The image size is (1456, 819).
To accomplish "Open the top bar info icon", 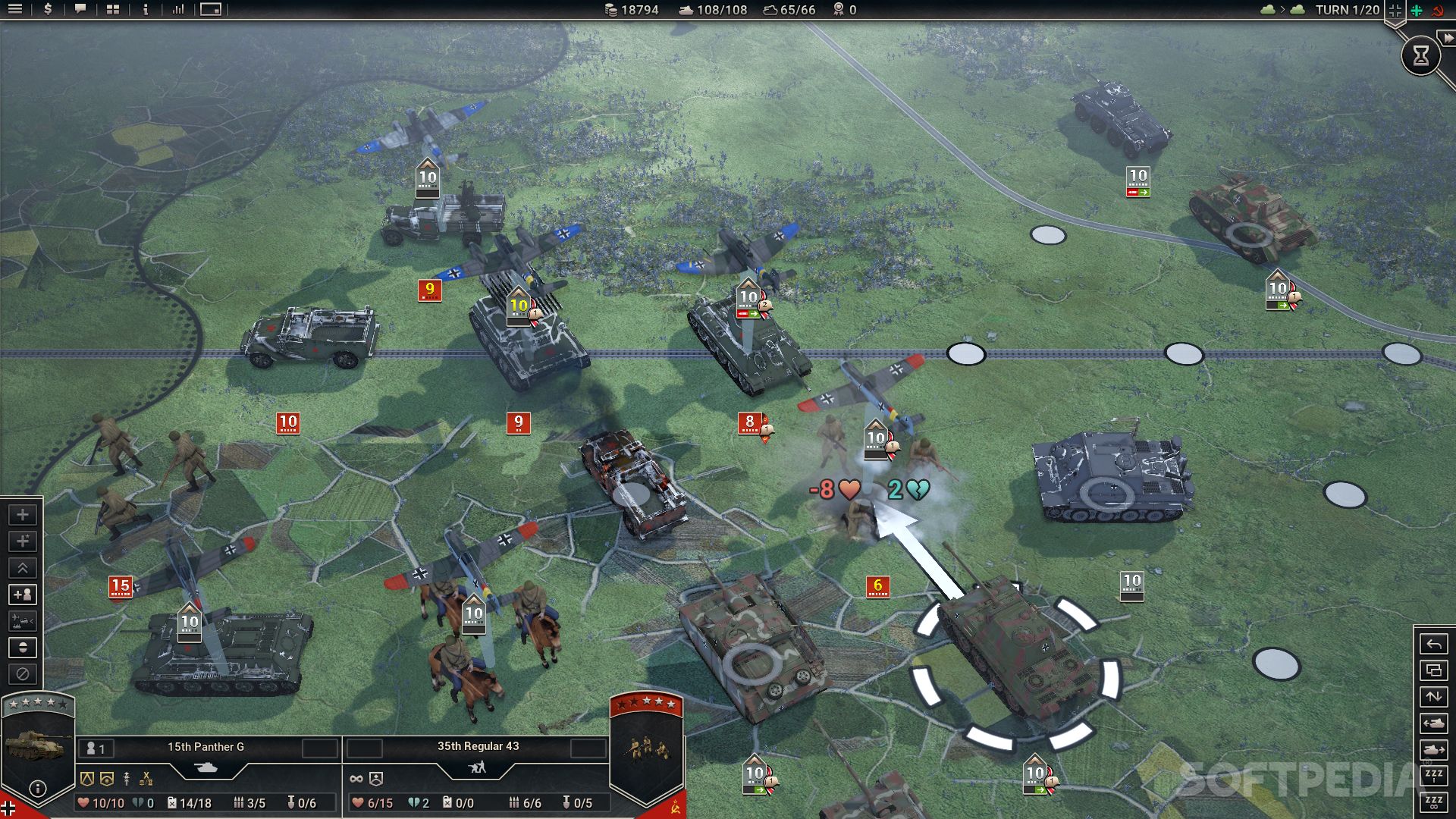I will click(146, 10).
